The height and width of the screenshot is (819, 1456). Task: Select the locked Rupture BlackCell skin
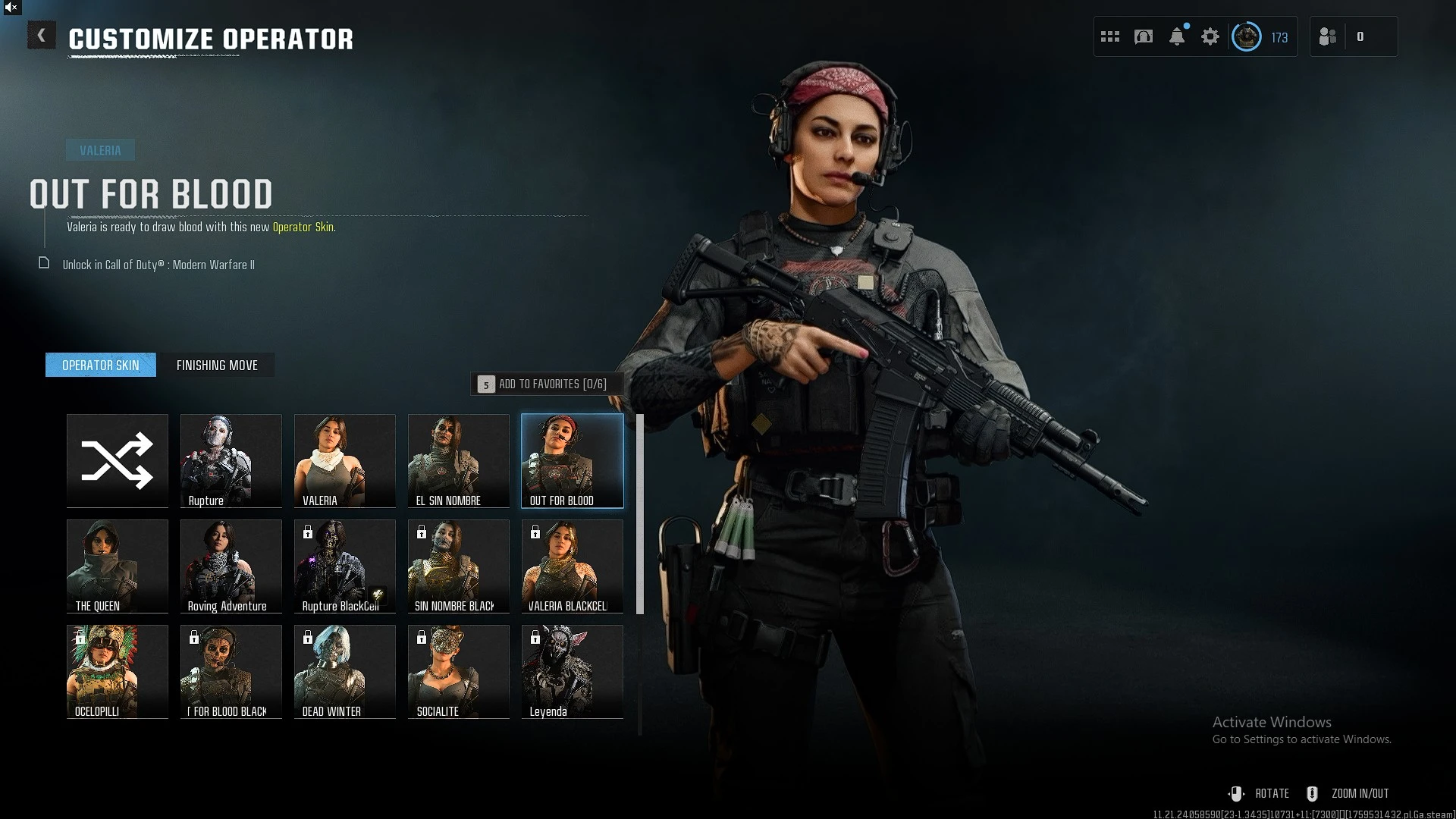[x=345, y=566]
